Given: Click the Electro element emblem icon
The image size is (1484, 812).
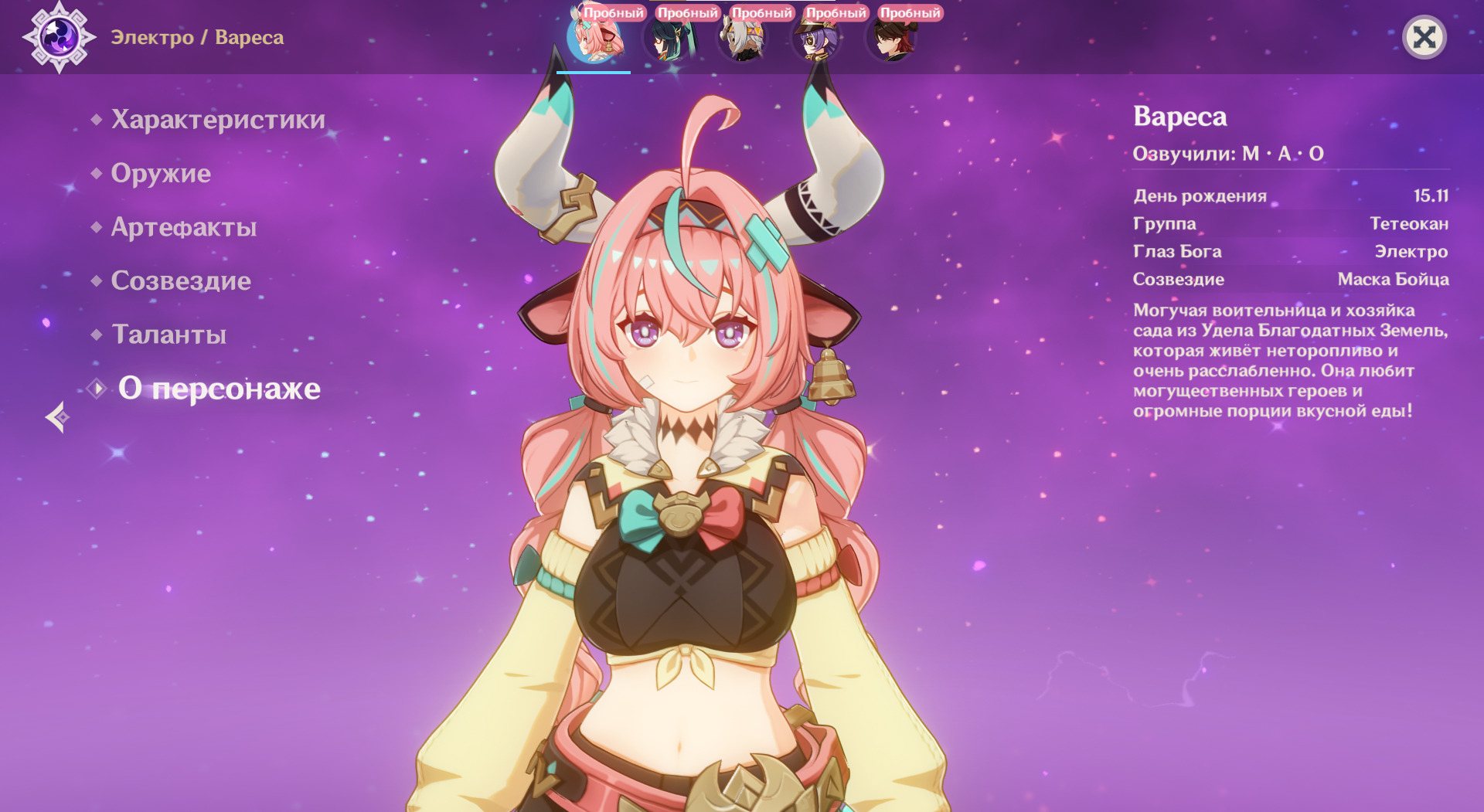Looking at the screenshot, I should coord(60,37).
